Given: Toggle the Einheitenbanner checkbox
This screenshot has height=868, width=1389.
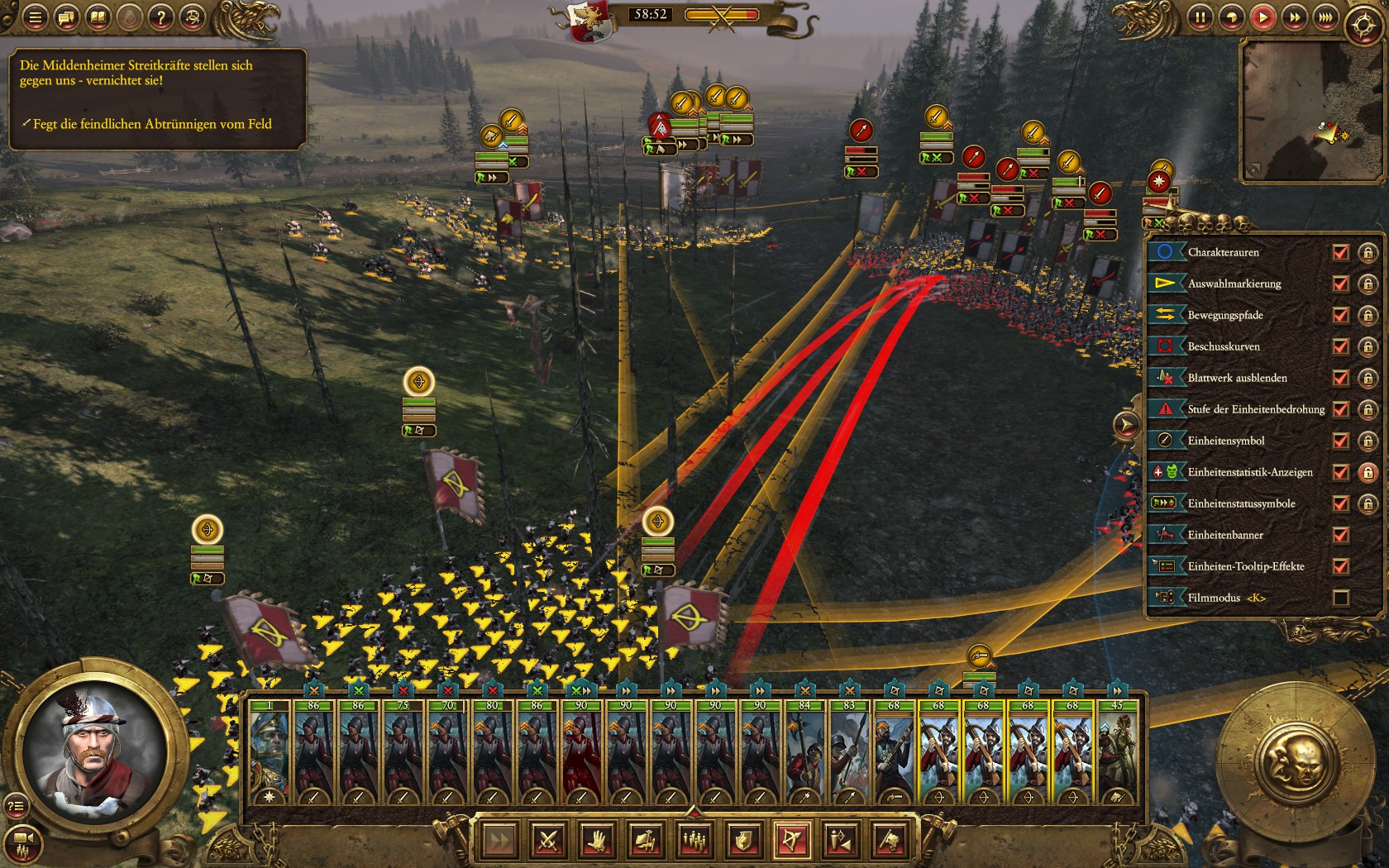Looking at the screenshot, I should coord(1341,535).
